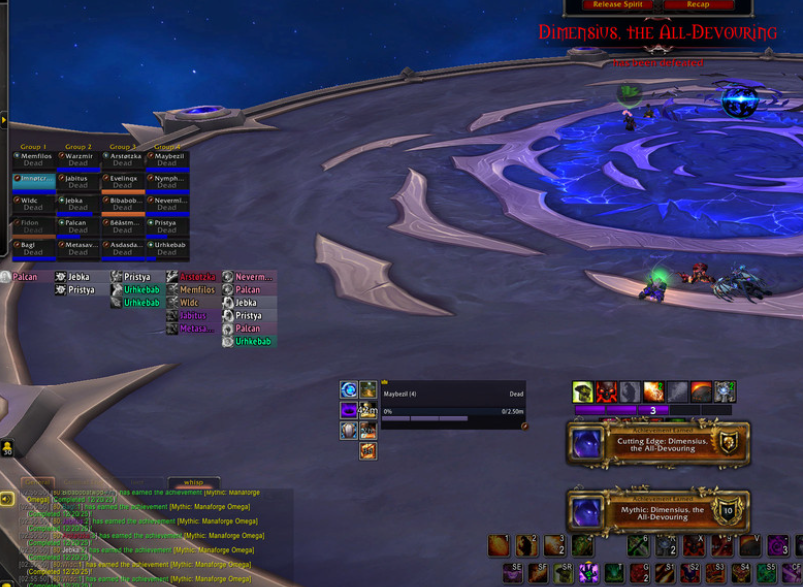Click the Asdasda raid frame
803x587 pixels.
(x=123, y=248)
